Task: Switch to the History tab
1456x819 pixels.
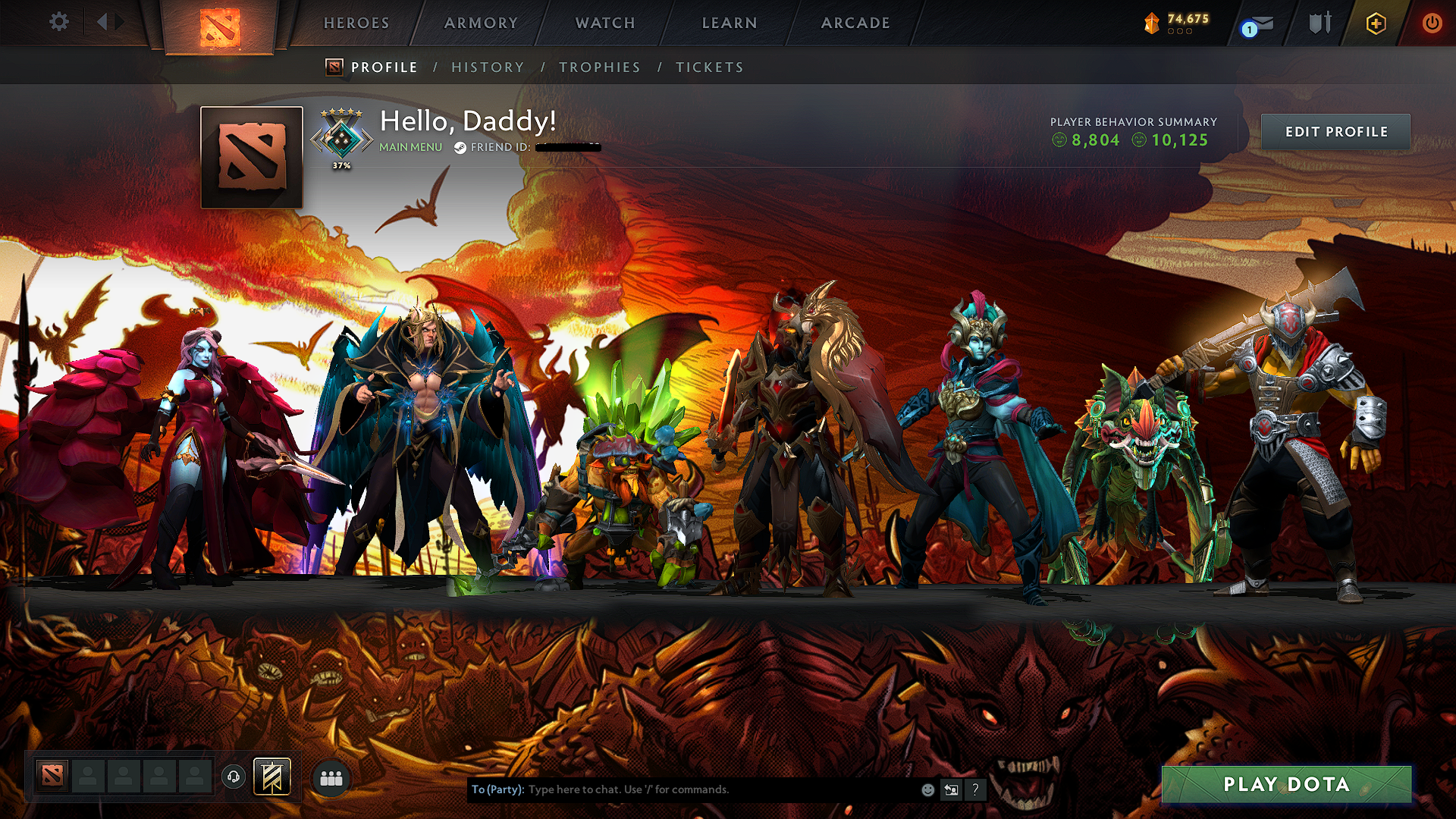Action: (488, 67)
